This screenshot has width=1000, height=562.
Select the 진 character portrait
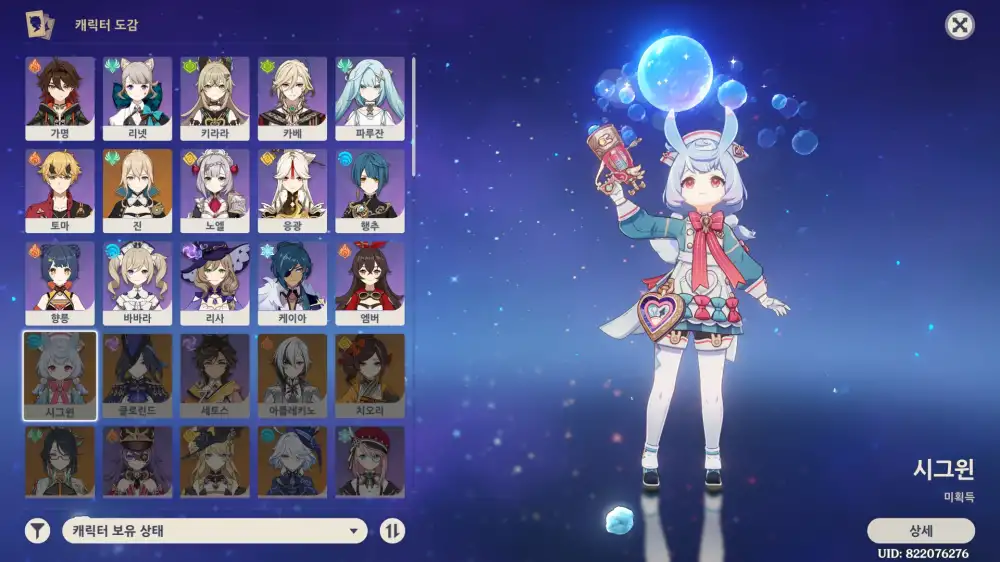137,190
